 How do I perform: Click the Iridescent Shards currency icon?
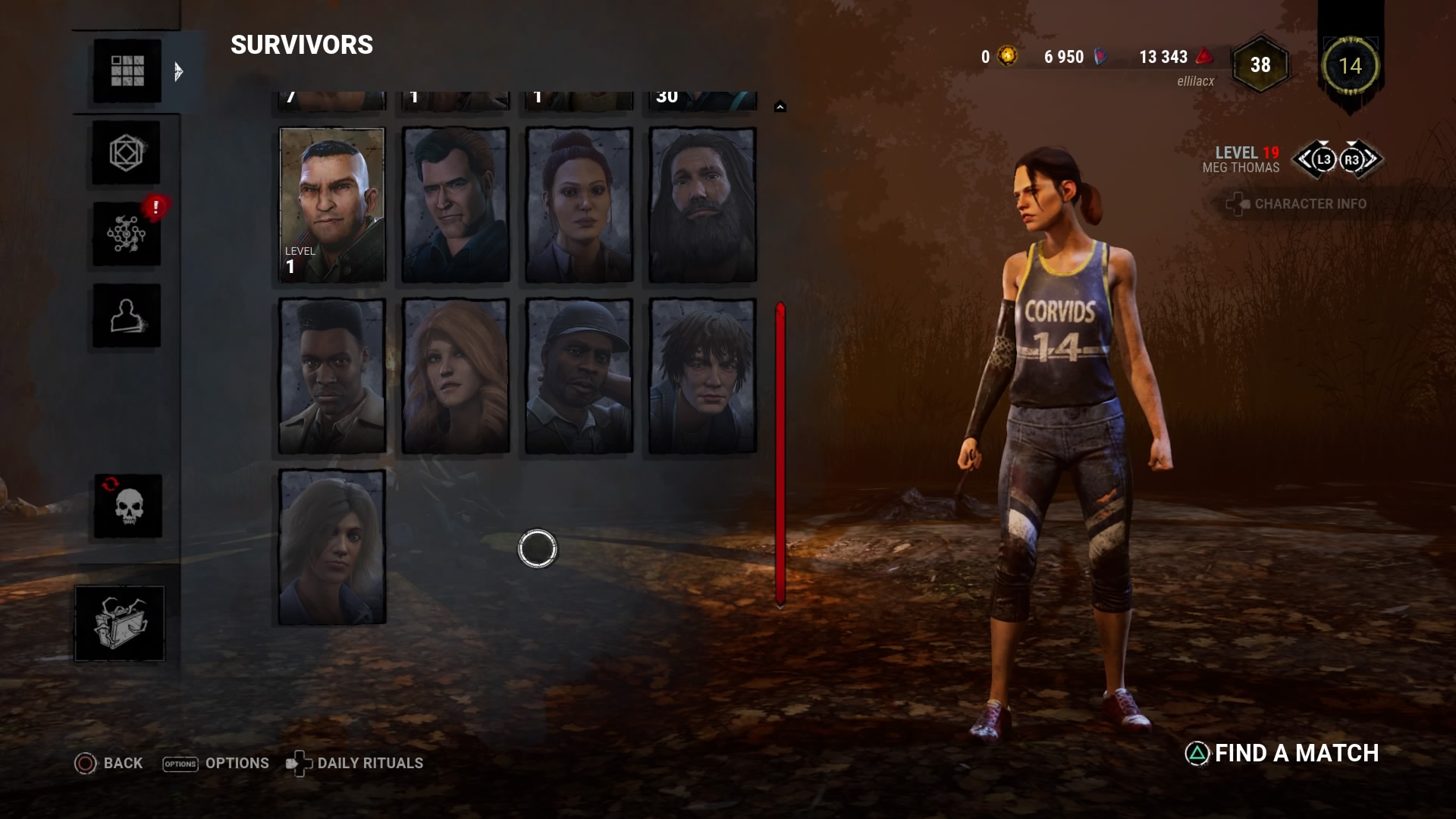[1099, 55]
